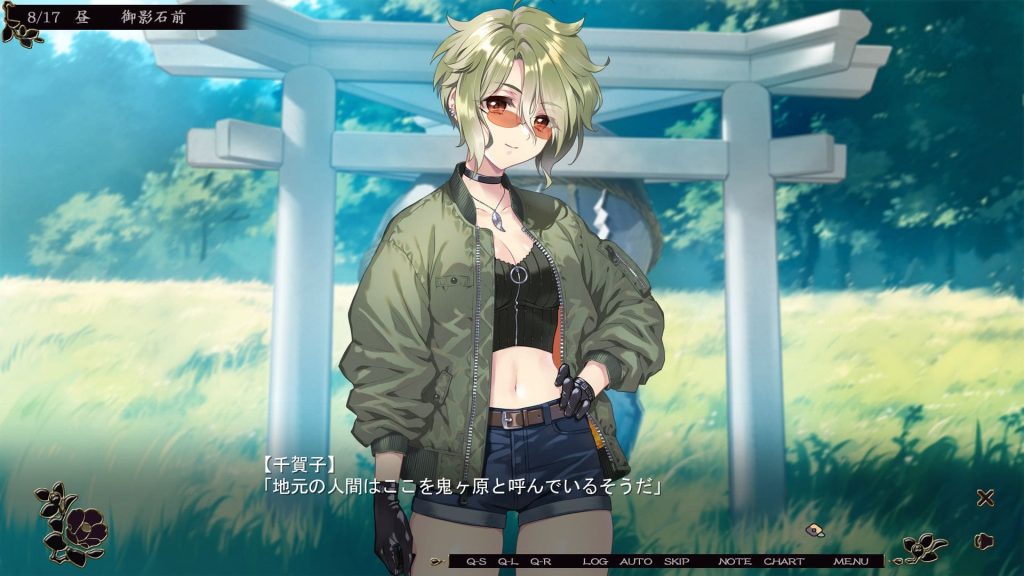Show the CHART flowchart
The width and height of the screenshot is (1024, 576).
pos(784,562)
